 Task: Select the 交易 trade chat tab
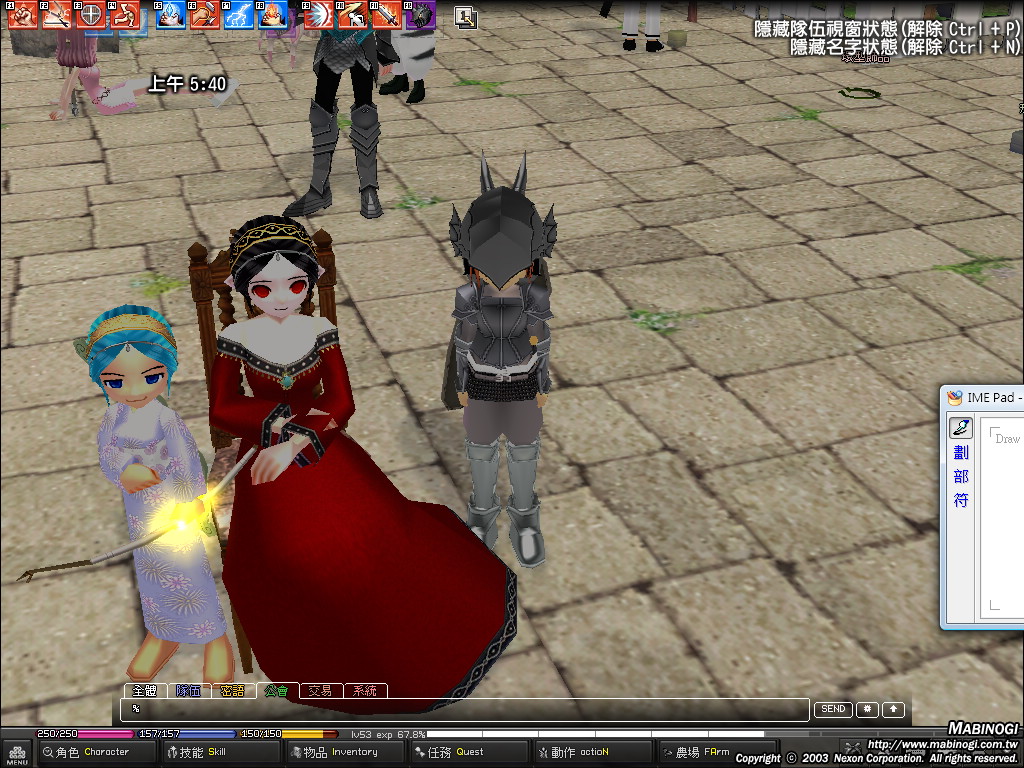click(320, 690)
